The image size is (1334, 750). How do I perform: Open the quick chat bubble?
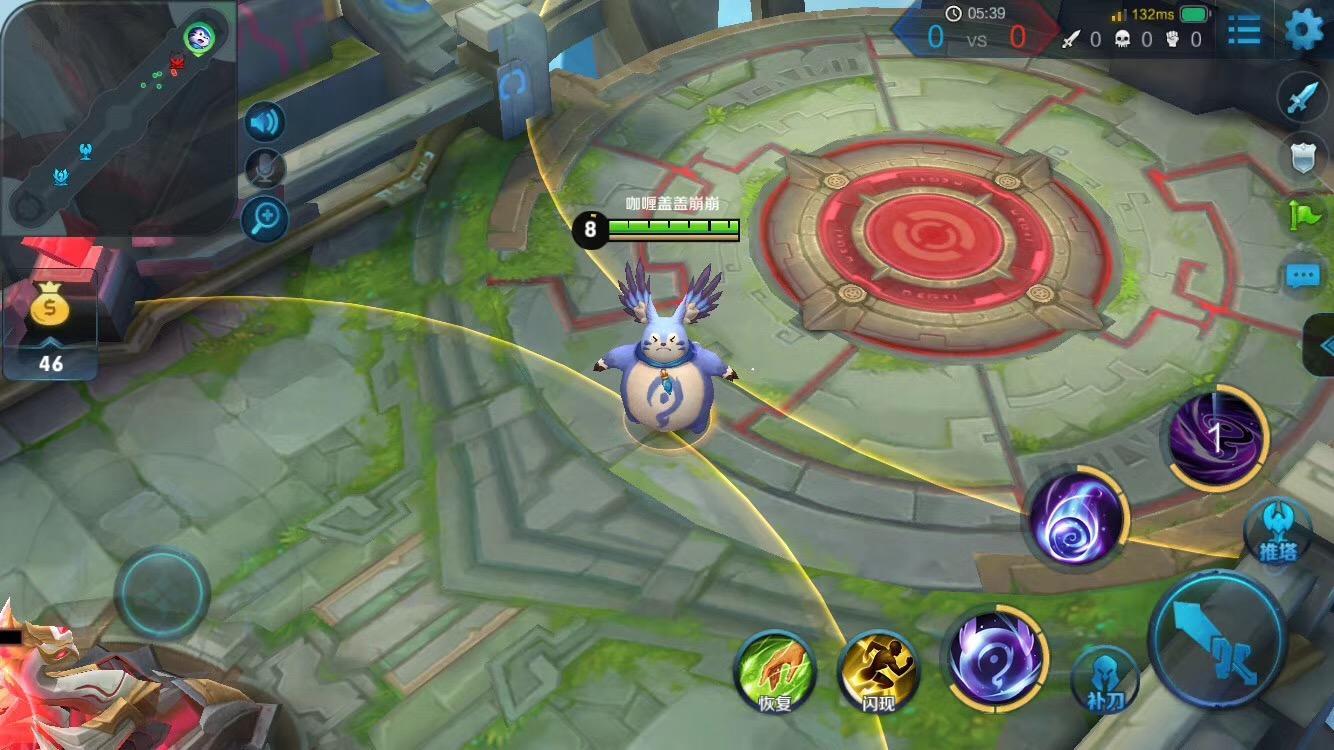coord(1302,274)
